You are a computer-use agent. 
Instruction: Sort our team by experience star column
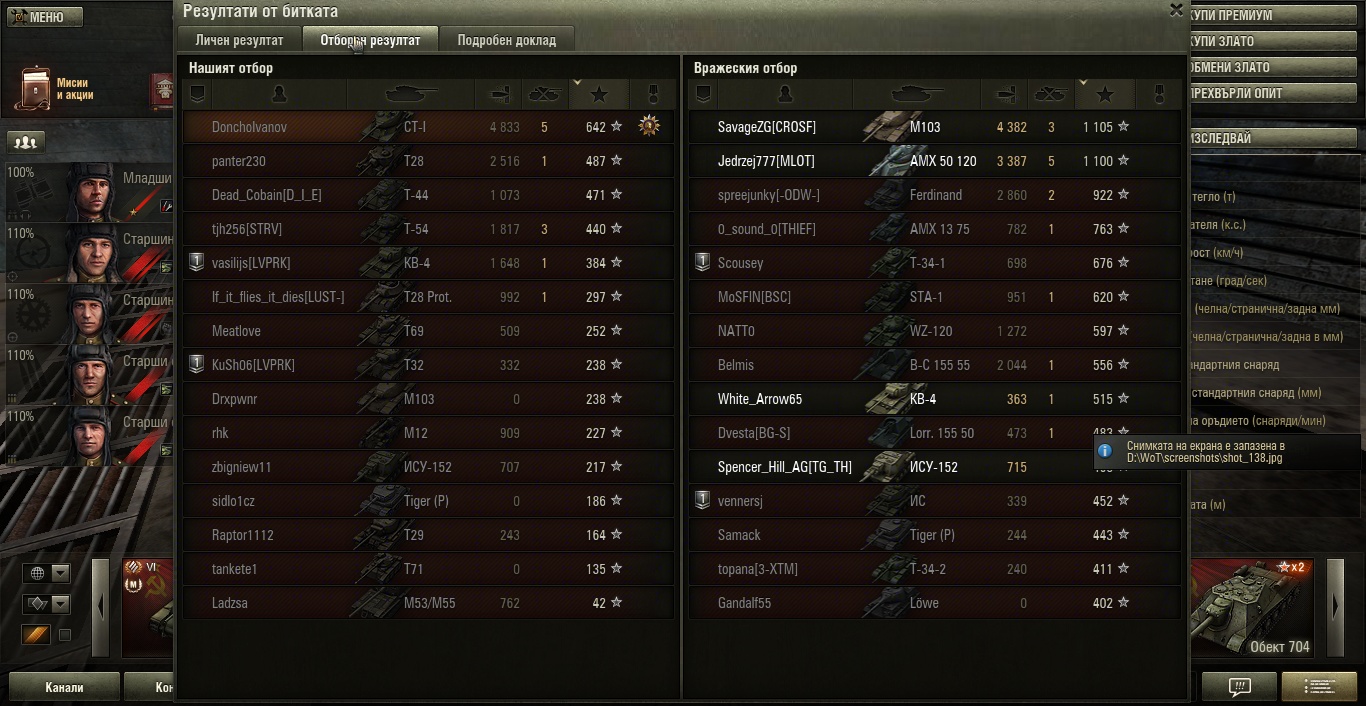[599, 94]
